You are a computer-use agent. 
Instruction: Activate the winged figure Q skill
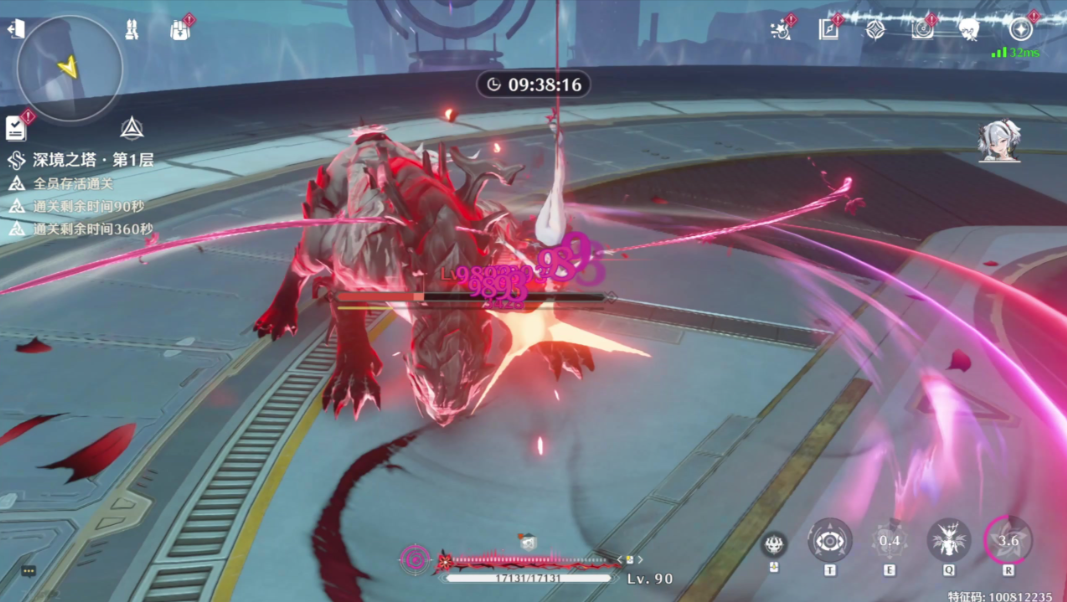[x=948, y=541]
